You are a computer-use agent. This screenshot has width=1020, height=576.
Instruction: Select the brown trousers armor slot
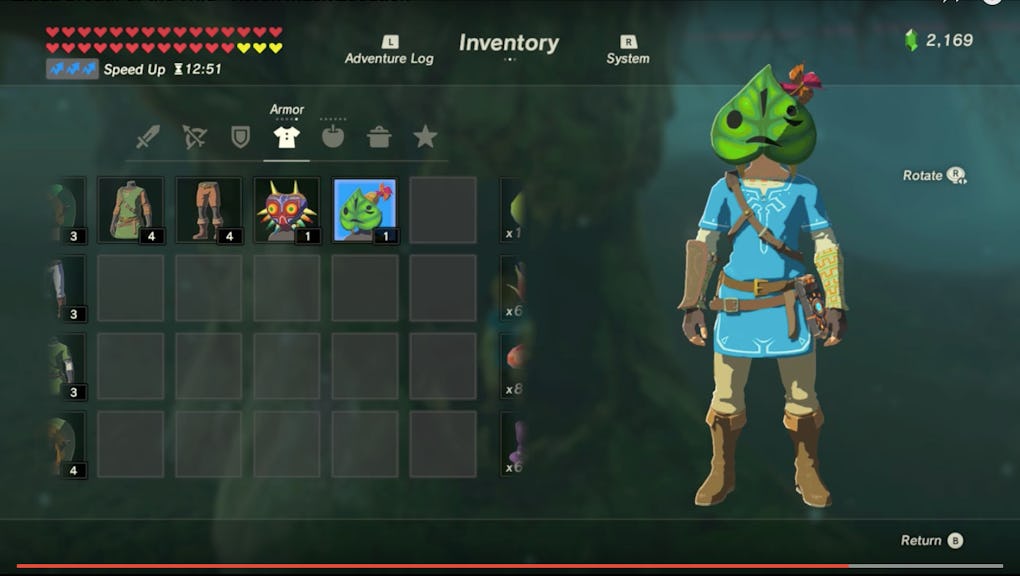209,210
